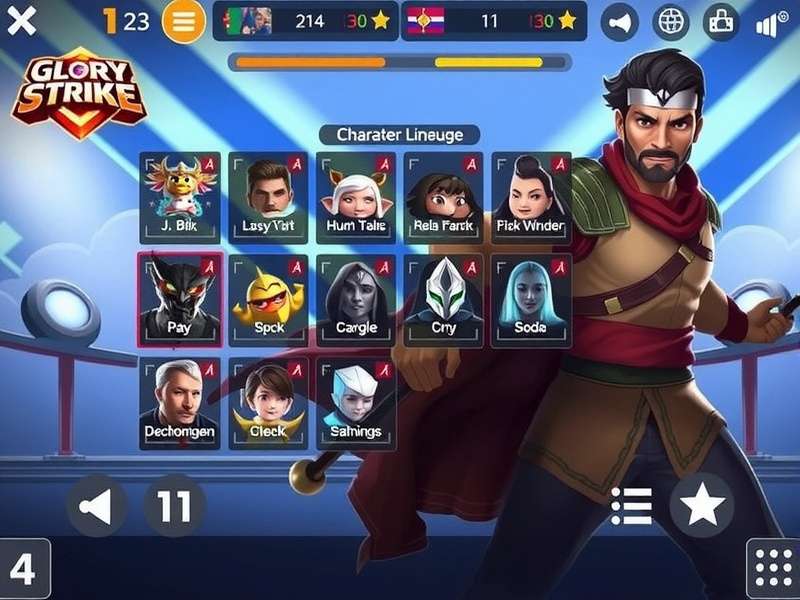Choose the hooded Cargle character
This screenshot has width=800, height=600.
click(356, 299)
